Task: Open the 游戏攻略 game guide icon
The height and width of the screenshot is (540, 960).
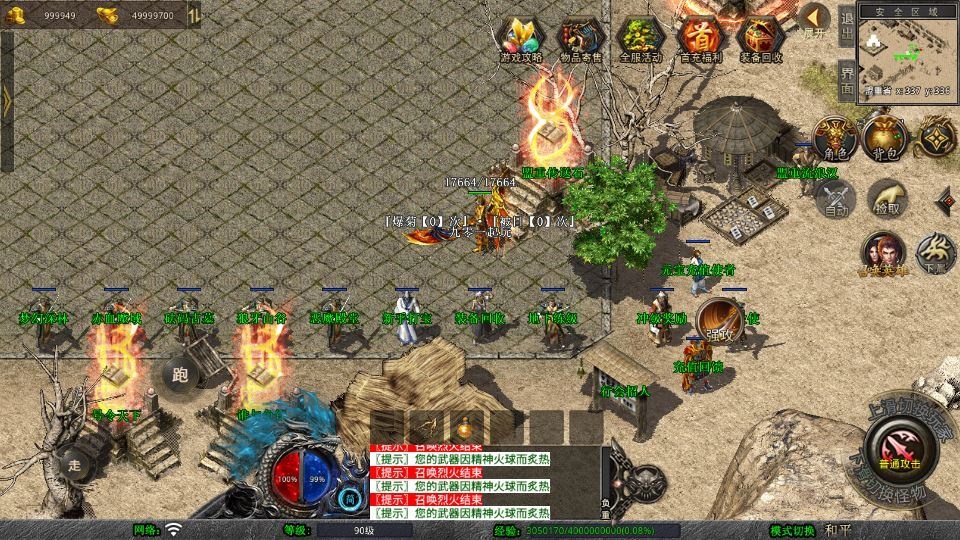Action: [521, 39]
